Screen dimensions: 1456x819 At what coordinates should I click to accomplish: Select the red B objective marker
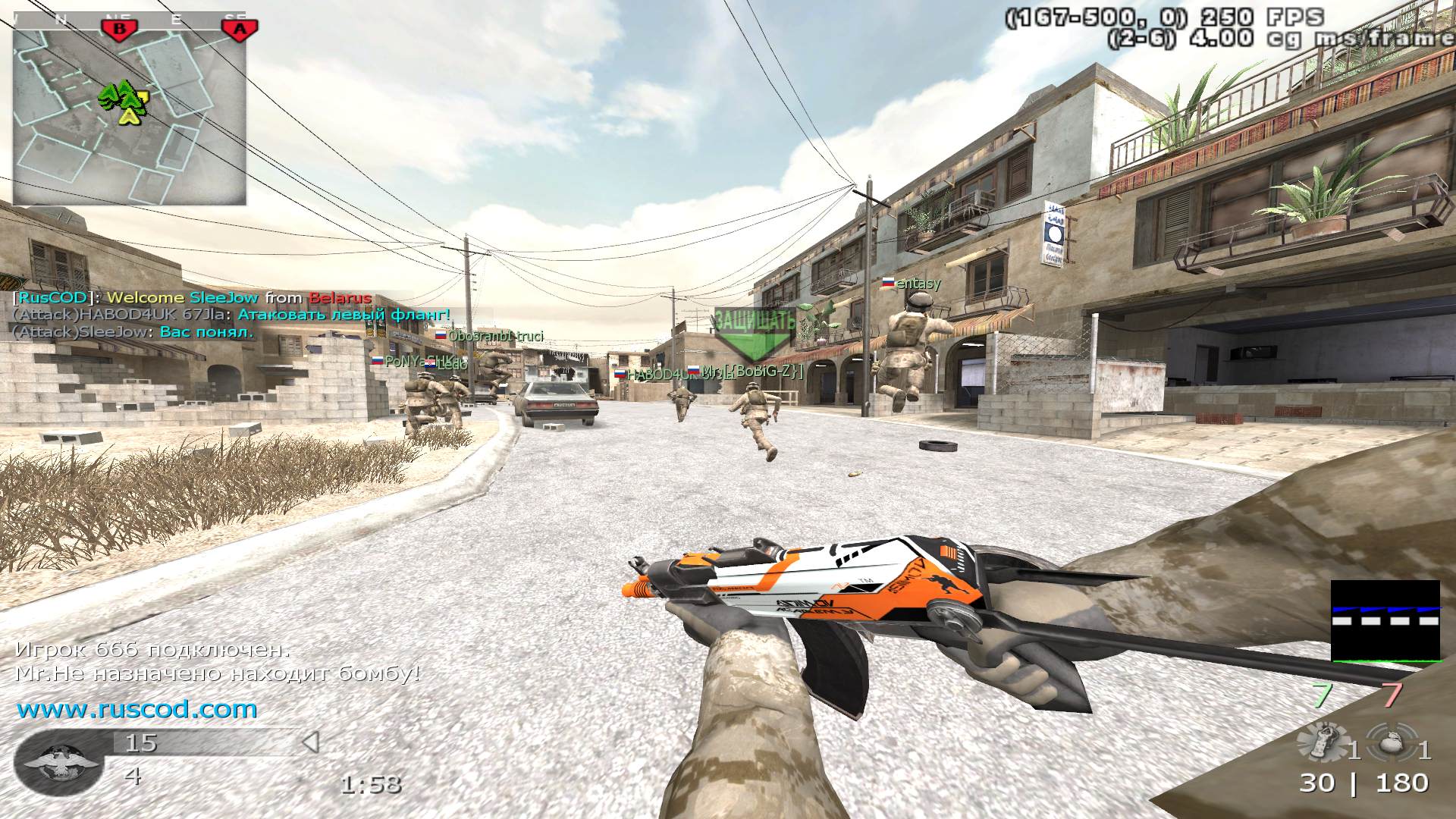click(118, 29)
